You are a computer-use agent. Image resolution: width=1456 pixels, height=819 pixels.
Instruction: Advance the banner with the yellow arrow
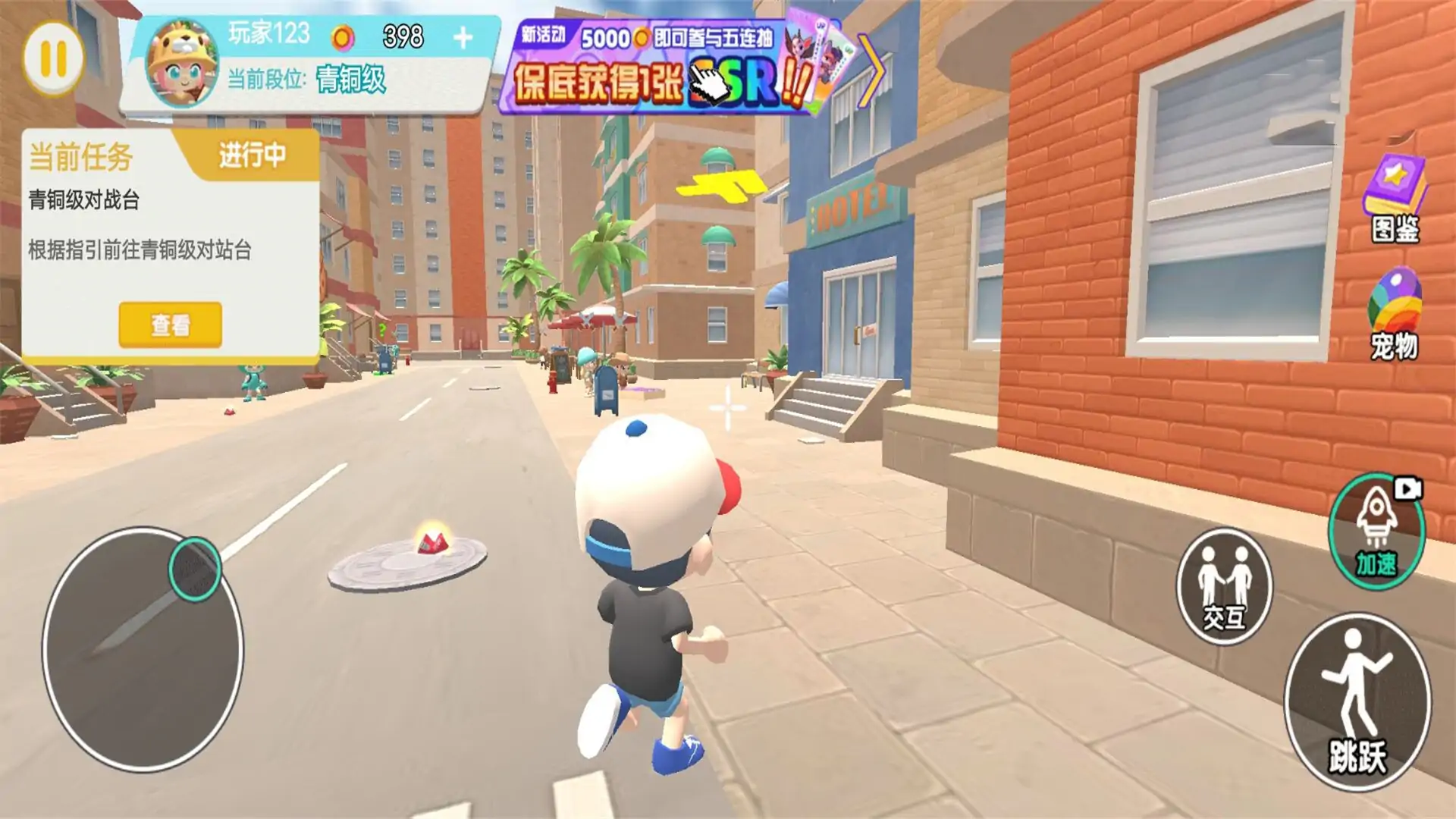[x=872, y=72]
